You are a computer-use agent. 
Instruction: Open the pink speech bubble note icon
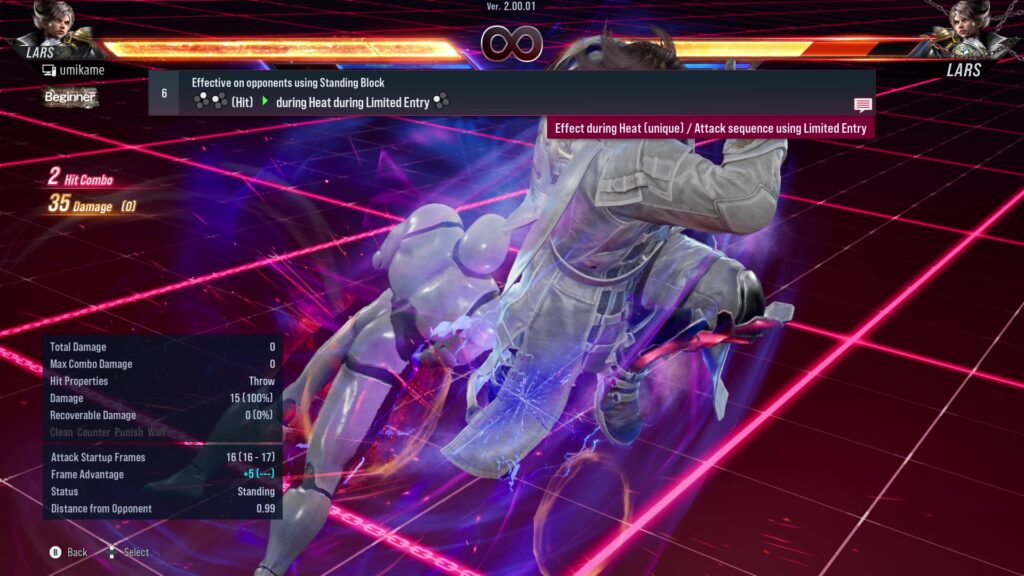[x=862, y=105]
